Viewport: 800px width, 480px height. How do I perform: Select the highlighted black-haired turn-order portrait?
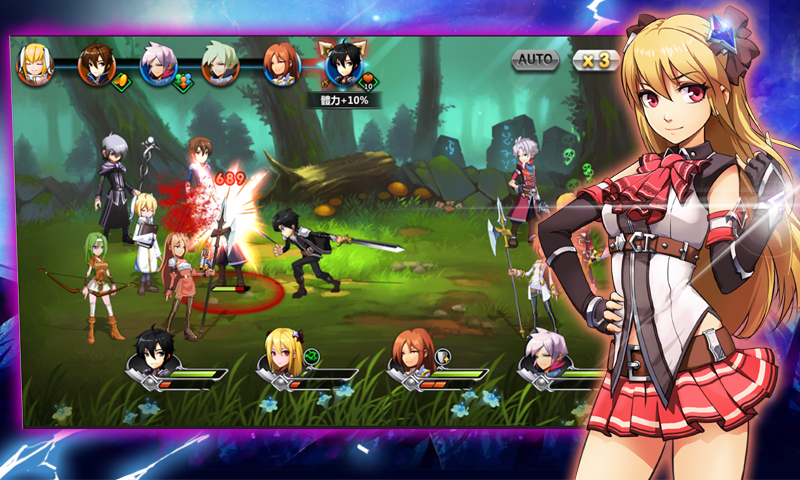344,66
